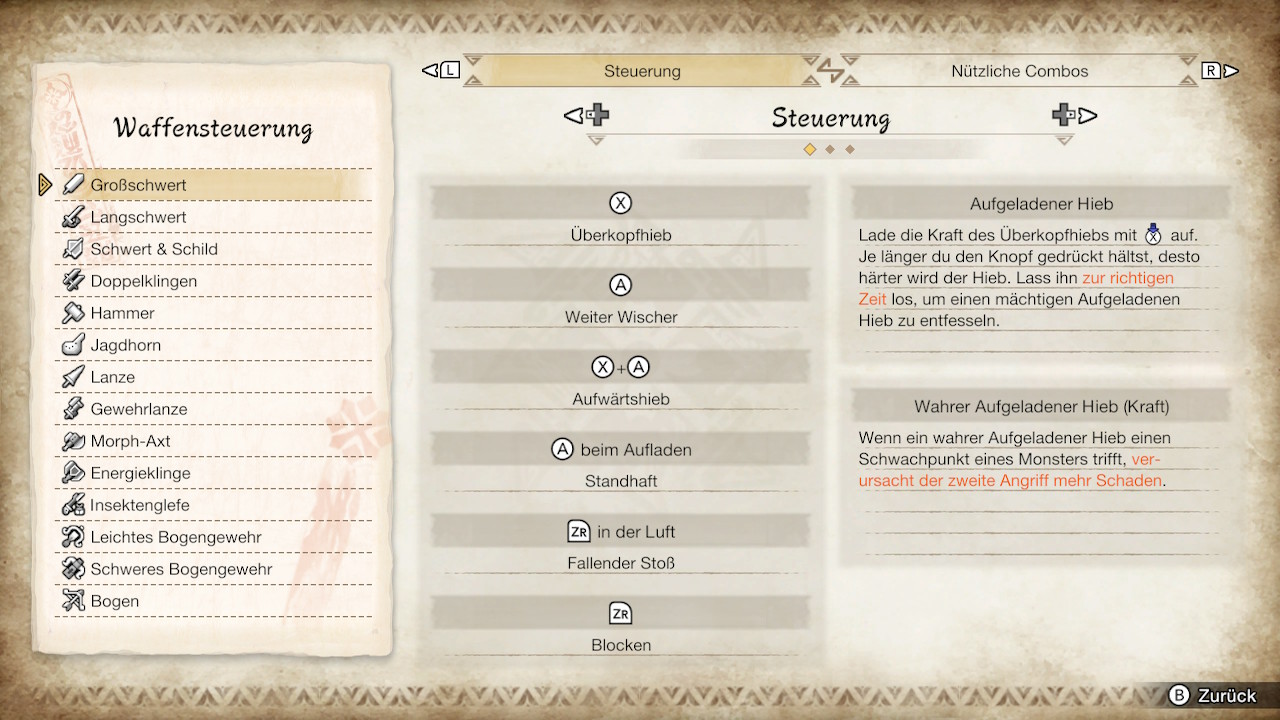Select Großschwert in the weapon list
Viewport: 1280px width, 720px height.
pos(138,185)
